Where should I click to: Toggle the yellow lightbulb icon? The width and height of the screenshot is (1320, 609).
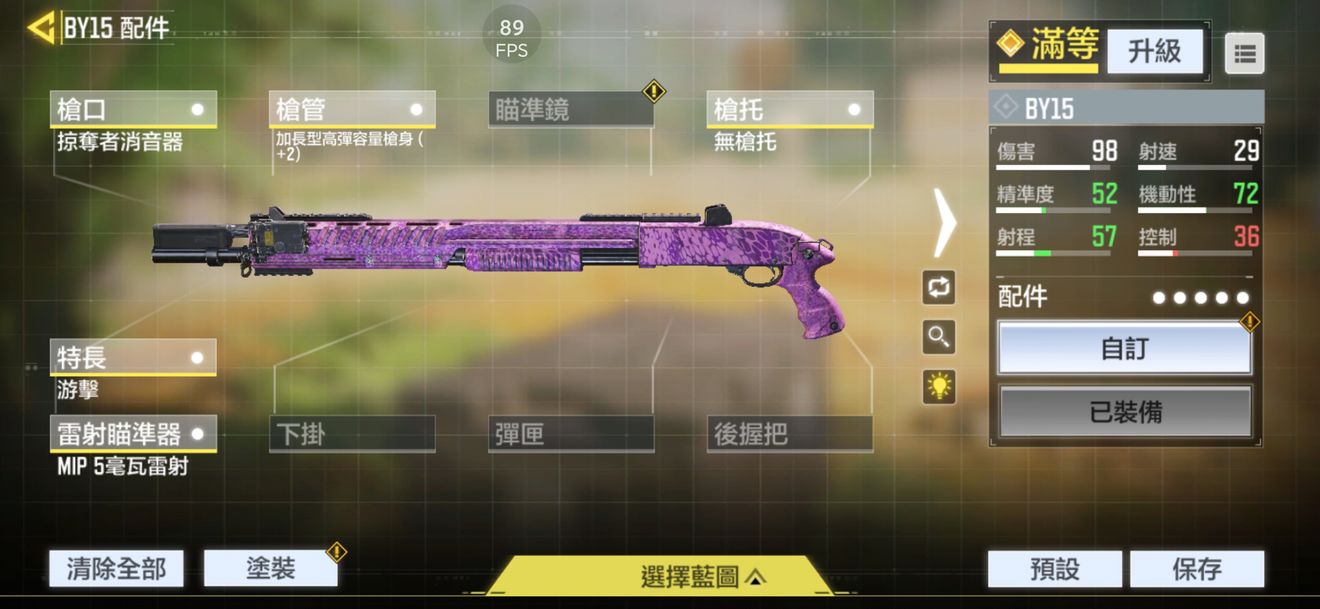938,387
